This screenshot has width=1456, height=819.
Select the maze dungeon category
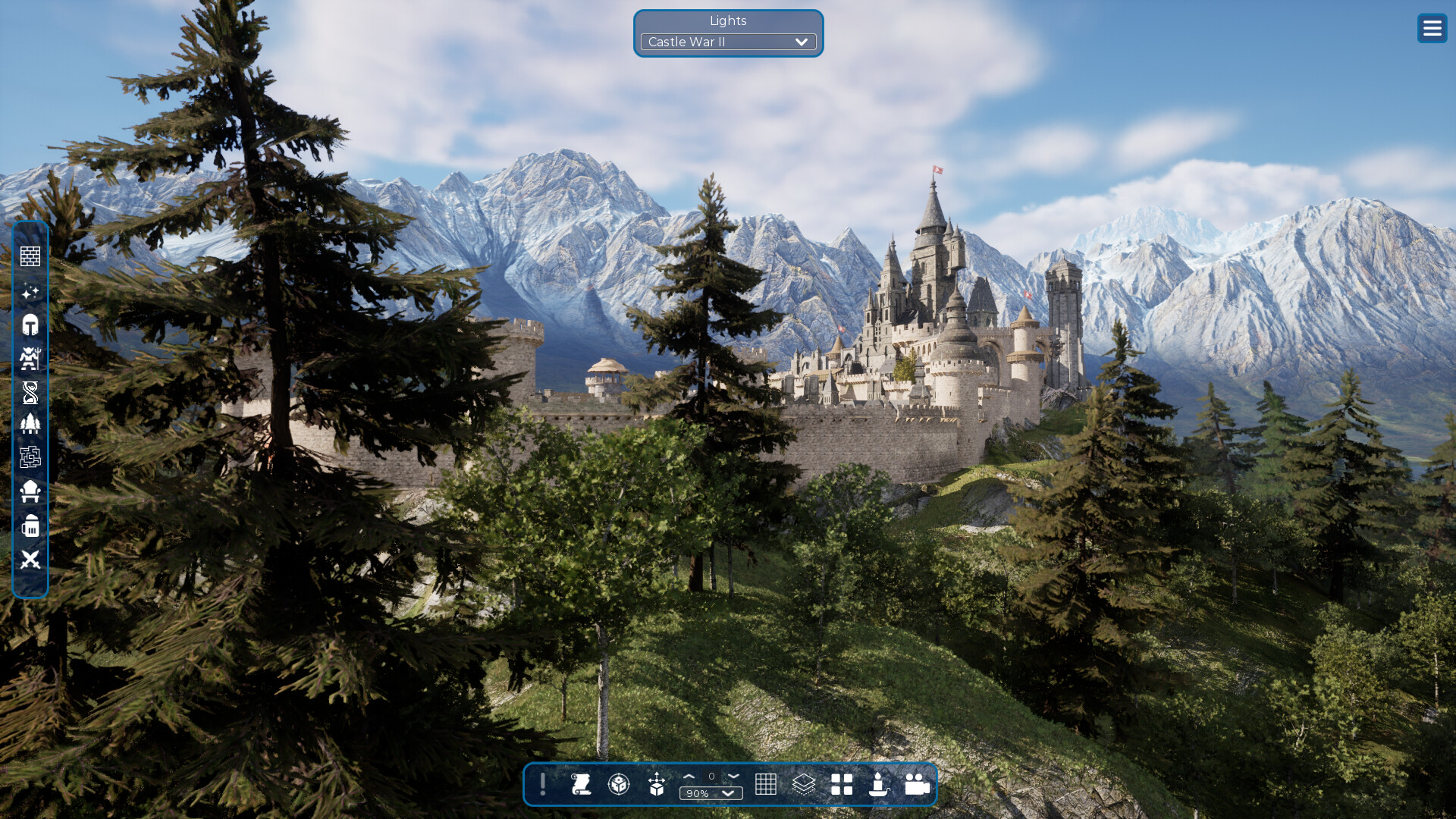tap(30, 457)
